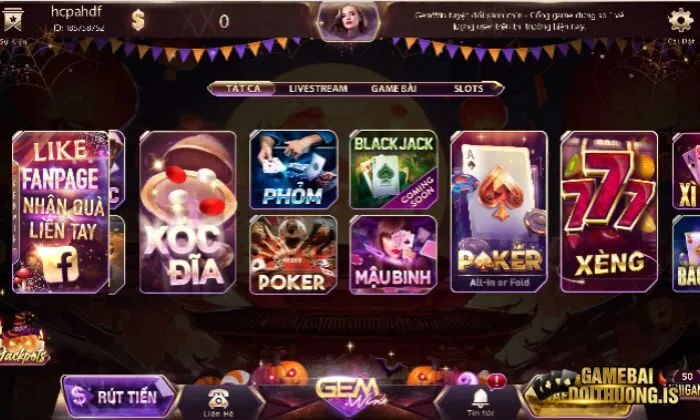
Task: Open the small Poker game tile
Action: (293, 254)
